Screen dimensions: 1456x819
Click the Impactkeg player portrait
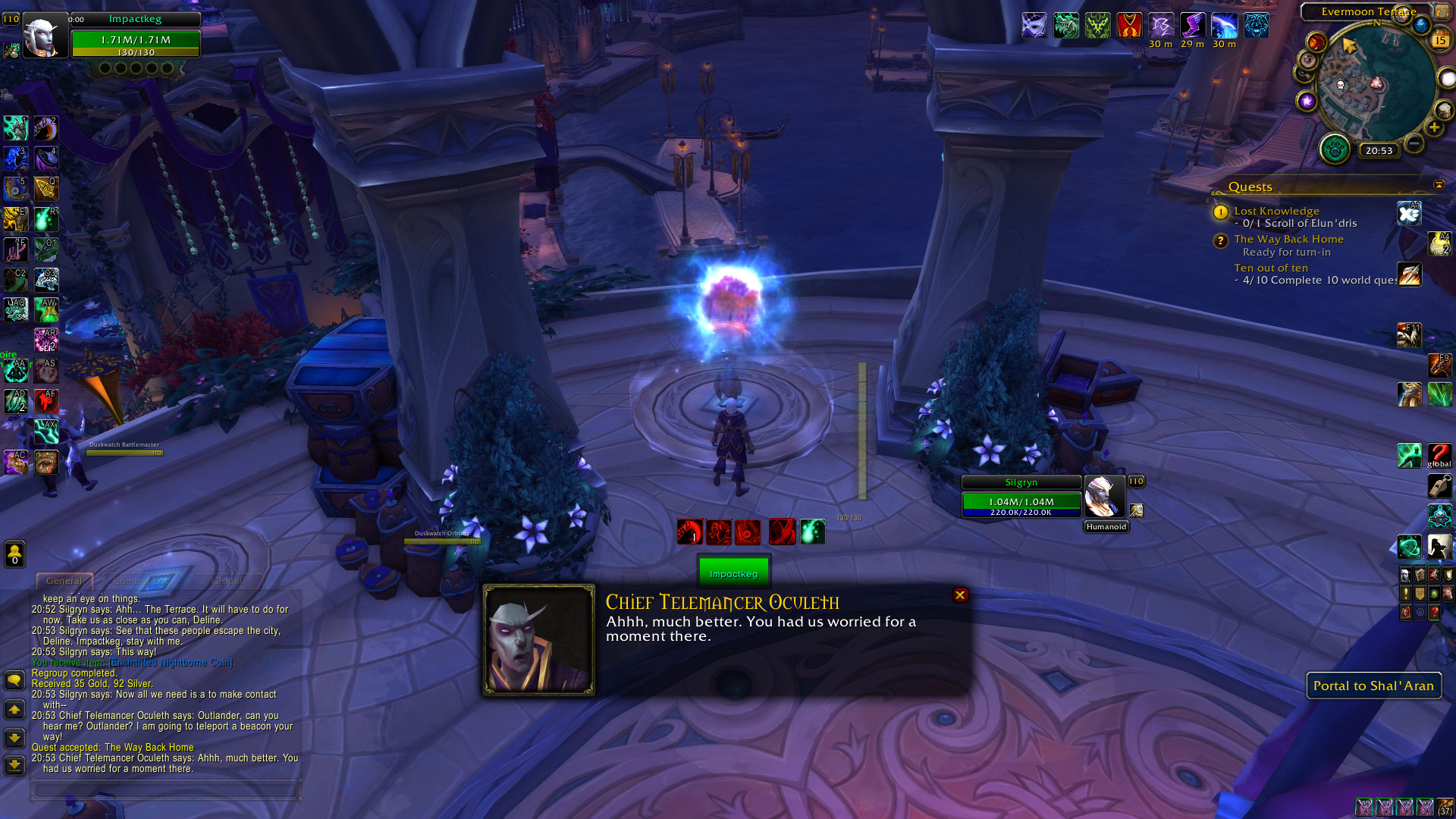point(42,36)
